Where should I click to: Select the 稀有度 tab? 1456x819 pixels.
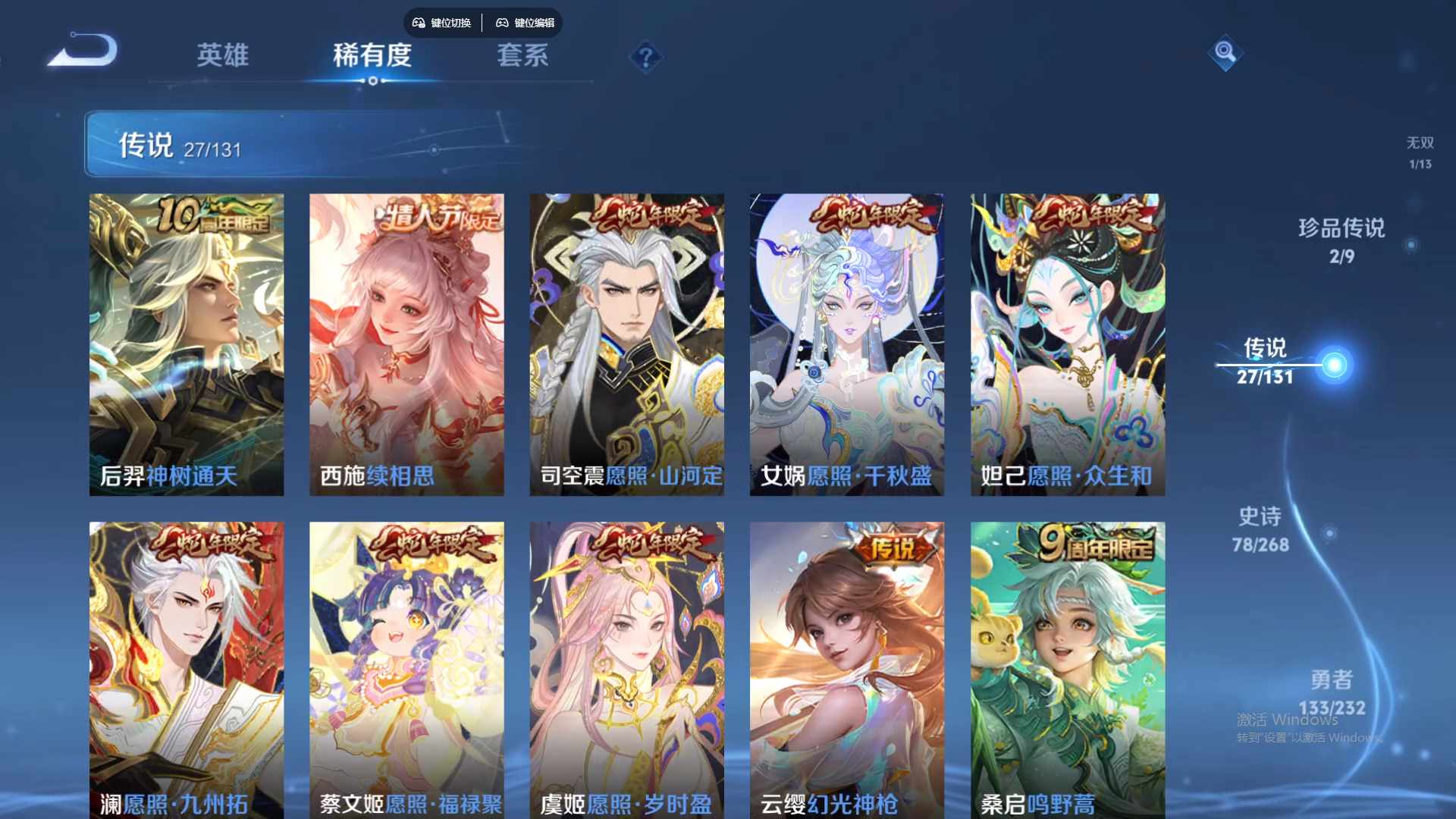(372, 56)
